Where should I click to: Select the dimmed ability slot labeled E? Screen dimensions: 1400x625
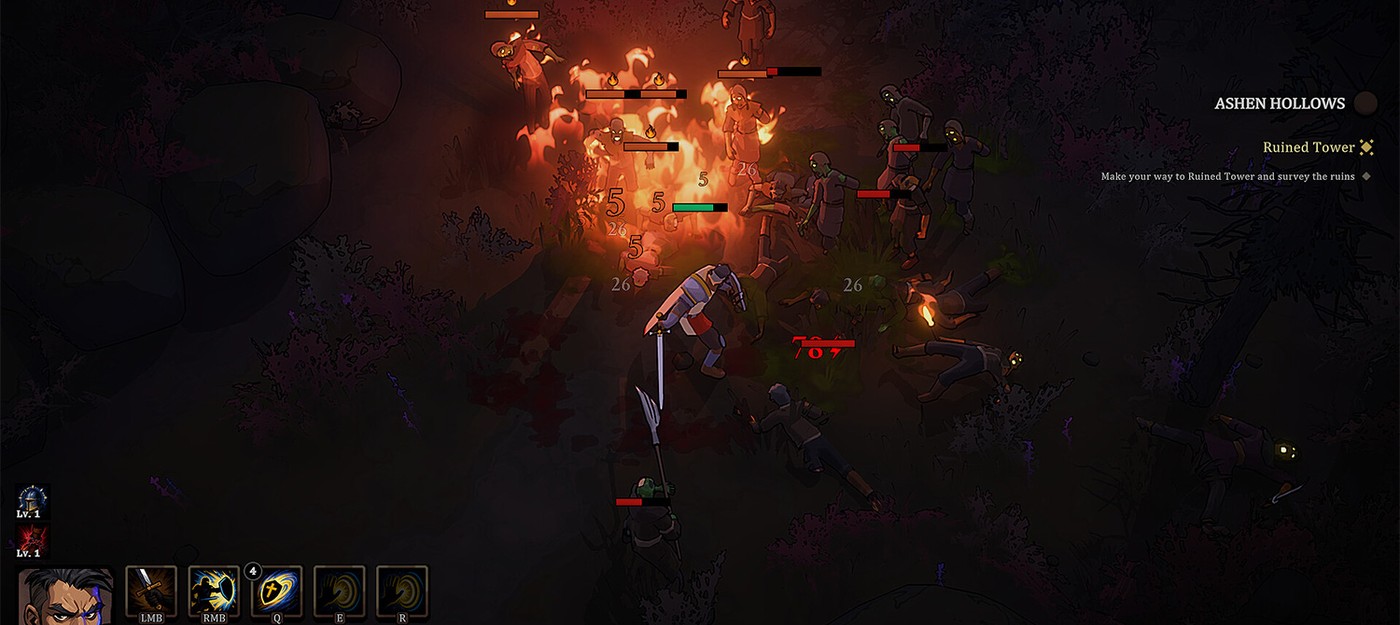pos(340,591)
